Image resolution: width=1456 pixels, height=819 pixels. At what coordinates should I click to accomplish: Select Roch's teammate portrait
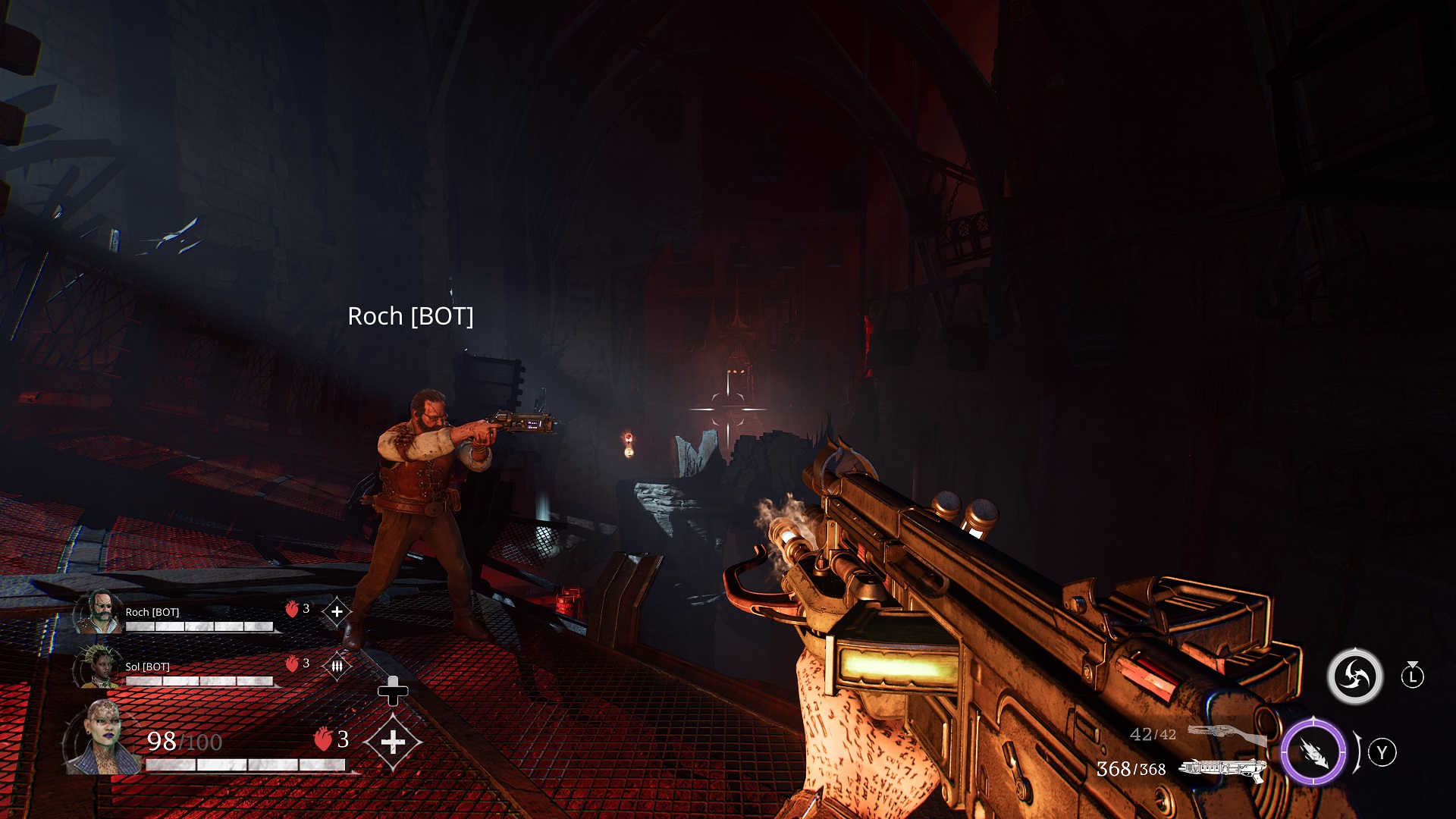point(99,612)
